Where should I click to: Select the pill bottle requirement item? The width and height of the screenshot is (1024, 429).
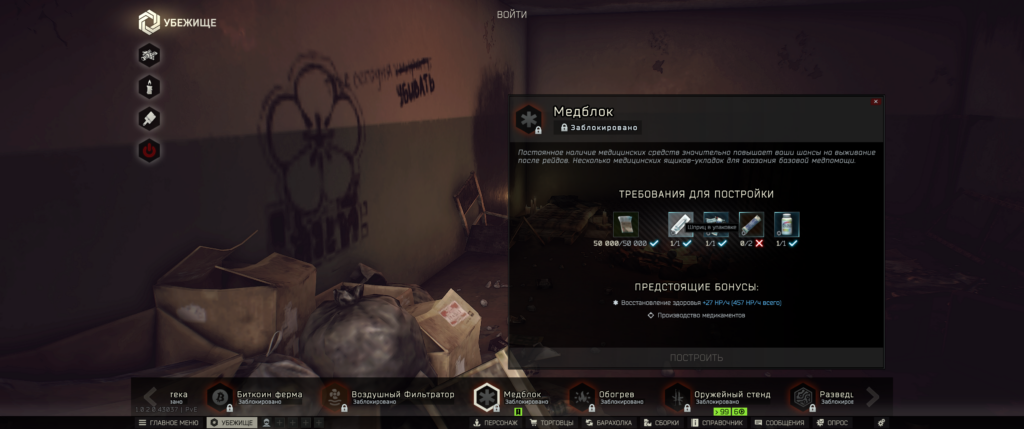click(786, 225)
